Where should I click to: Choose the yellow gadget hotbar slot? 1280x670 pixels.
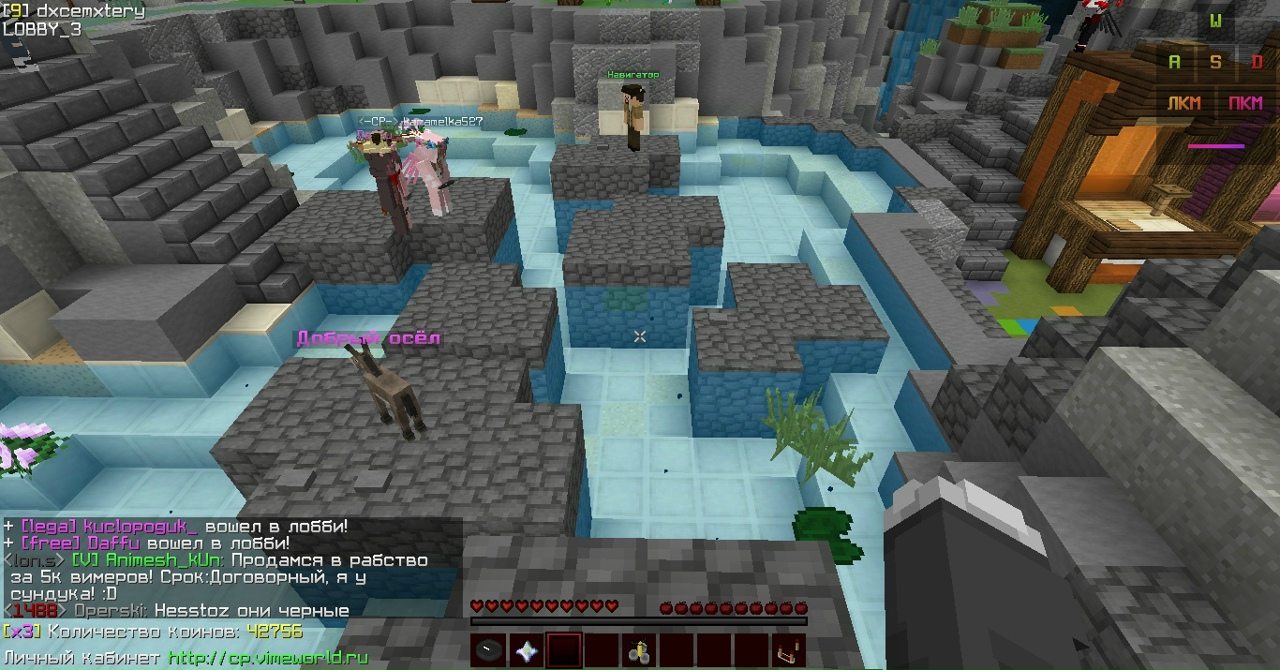pos(639,651)
